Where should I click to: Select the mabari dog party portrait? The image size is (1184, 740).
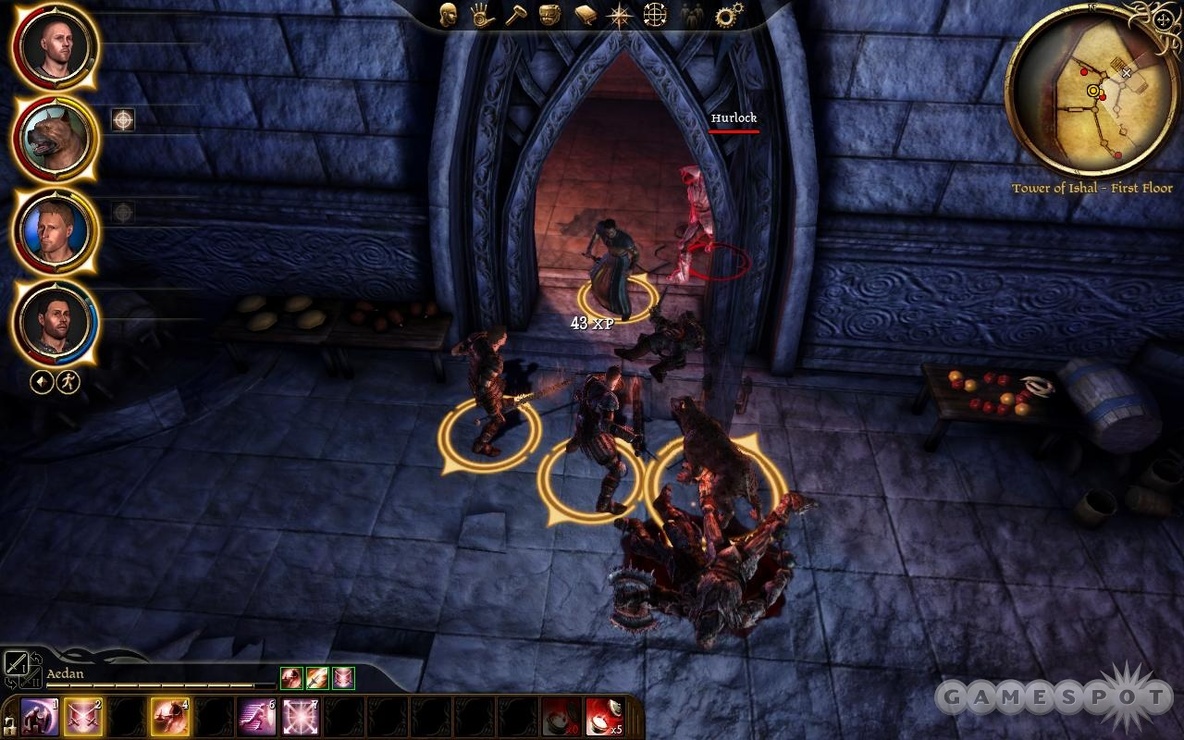pyautogui.click(x=55, y=137)
